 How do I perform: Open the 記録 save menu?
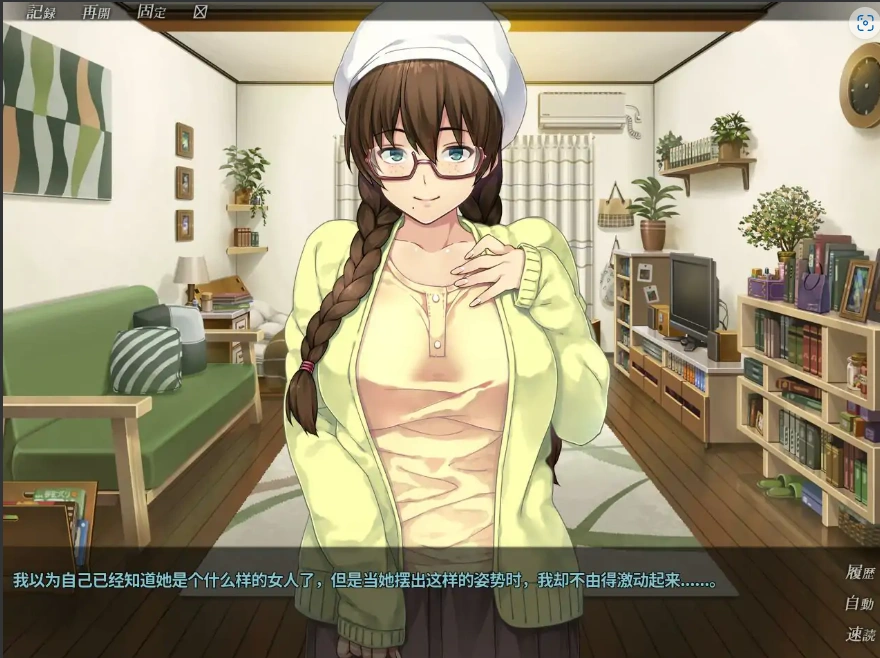click(41, 12)
